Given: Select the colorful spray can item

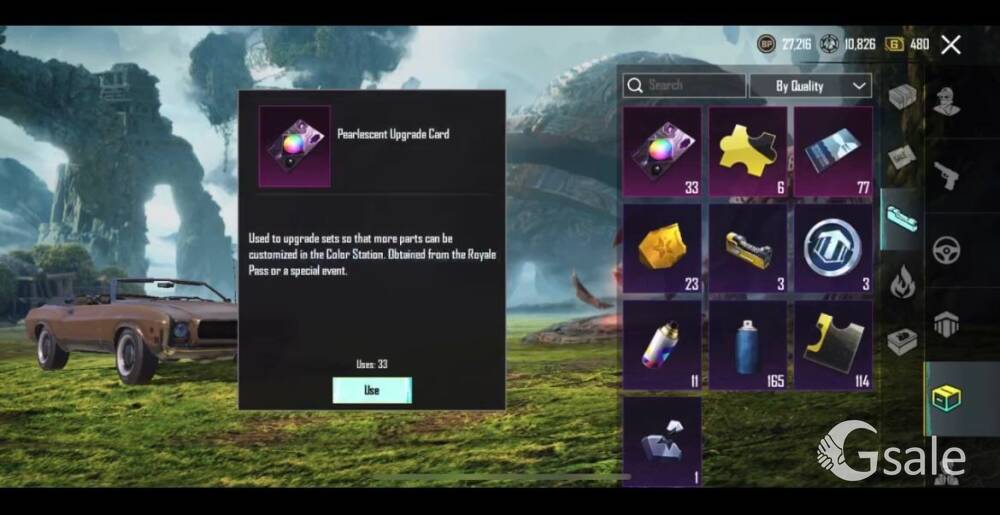Looking at the screenshot, I should point(662,346).
